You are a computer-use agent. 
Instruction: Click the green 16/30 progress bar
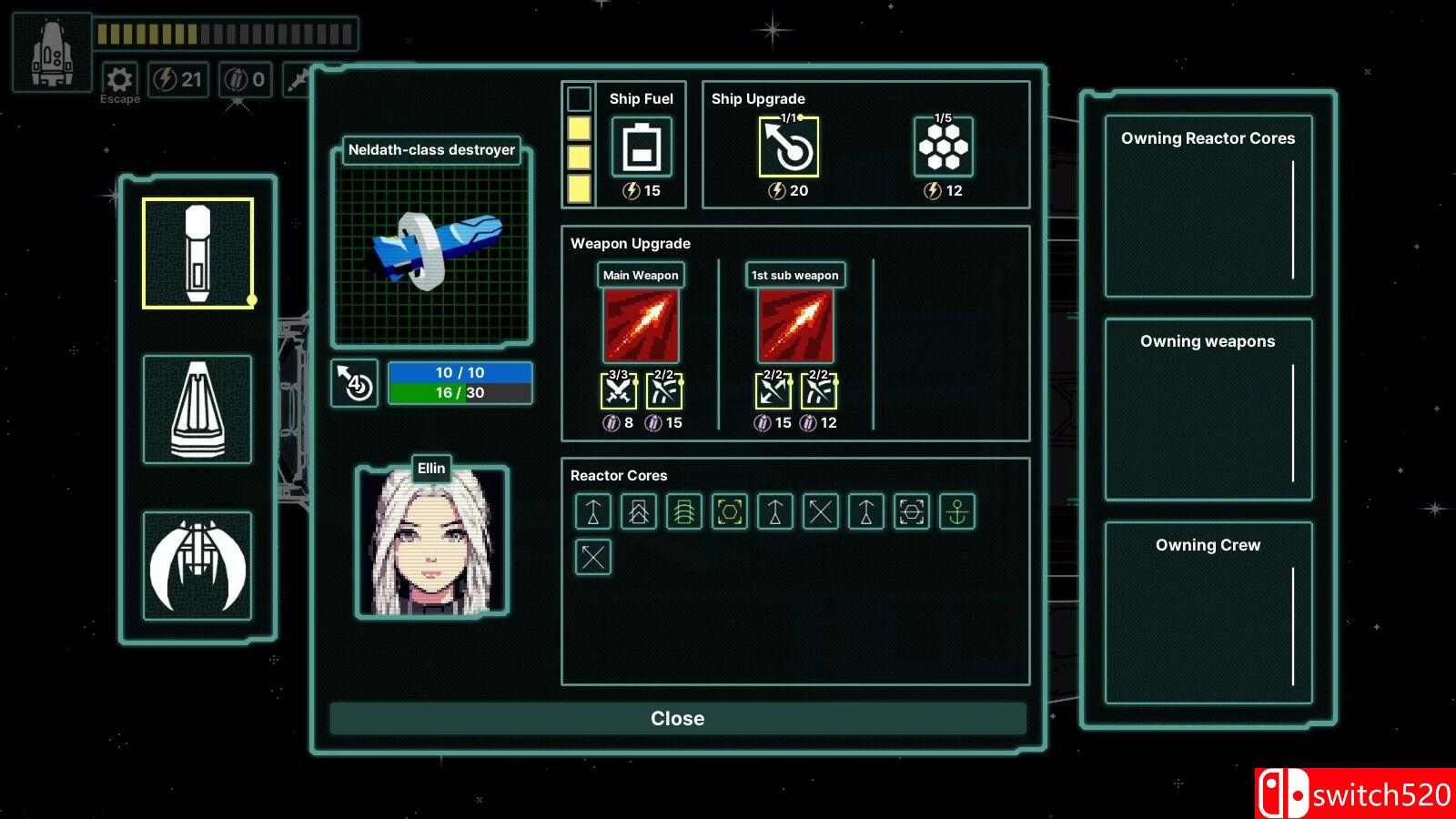tap(460, 393)
